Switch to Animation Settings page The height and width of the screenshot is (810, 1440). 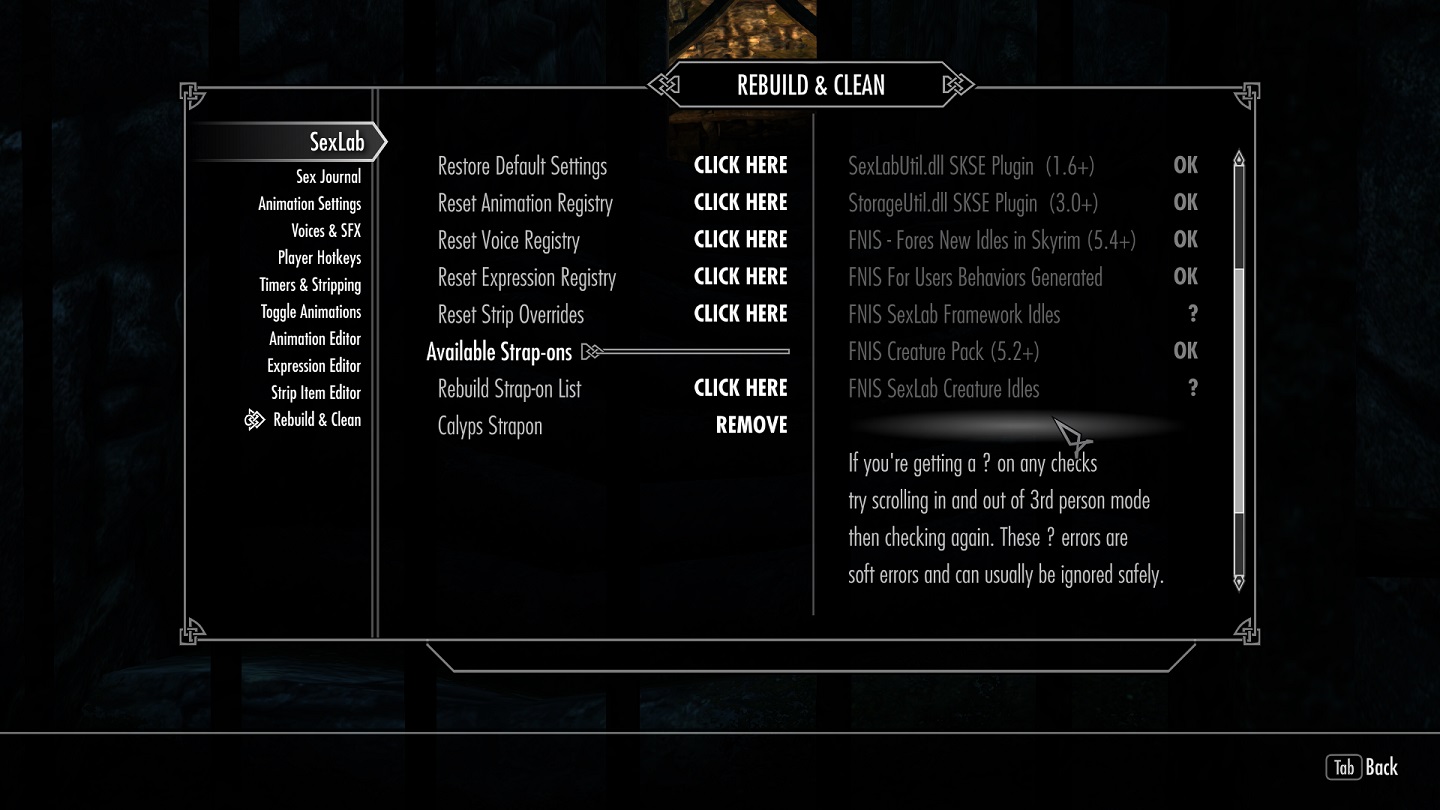(x=309, y=204)
